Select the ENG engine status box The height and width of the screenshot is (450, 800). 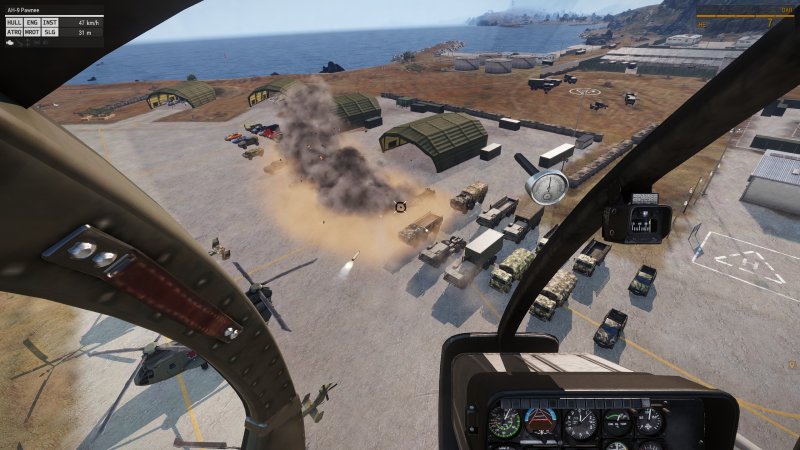click(32, 21)
